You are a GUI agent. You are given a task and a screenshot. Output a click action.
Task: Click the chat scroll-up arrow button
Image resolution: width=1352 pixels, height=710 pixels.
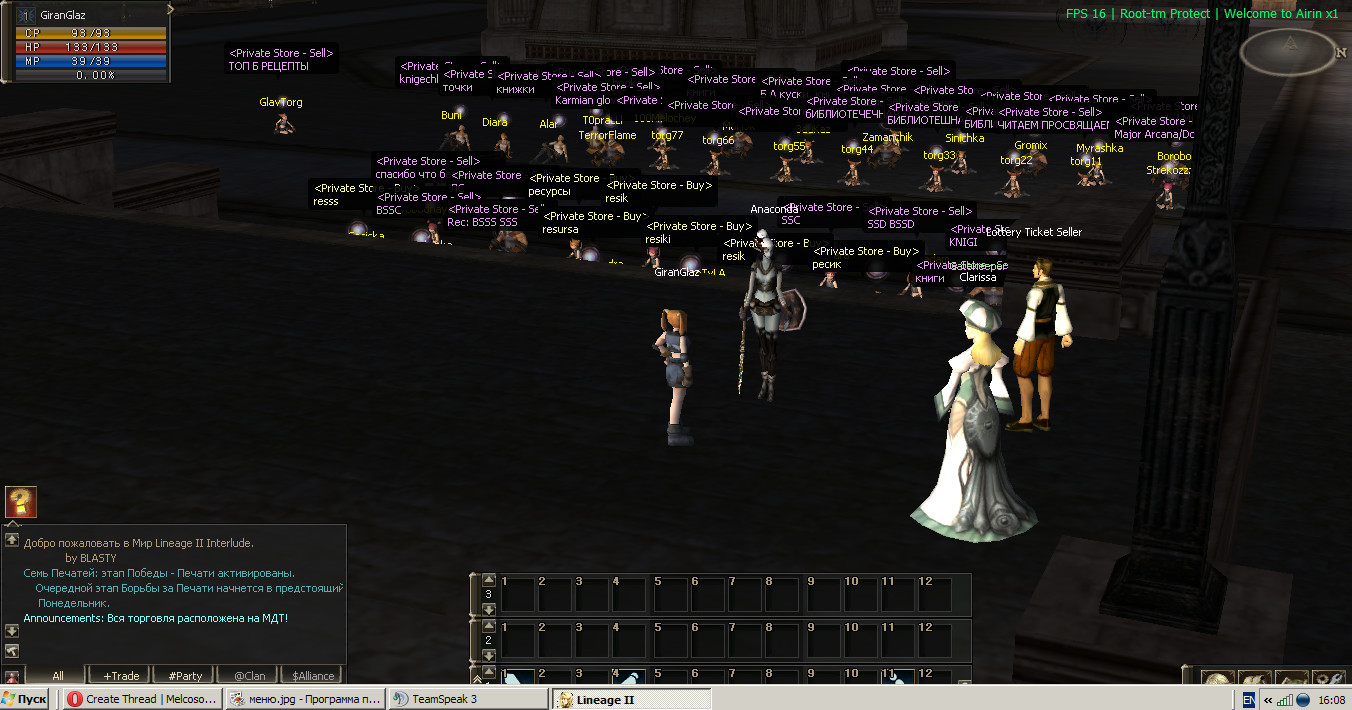(x=12, y=539)
